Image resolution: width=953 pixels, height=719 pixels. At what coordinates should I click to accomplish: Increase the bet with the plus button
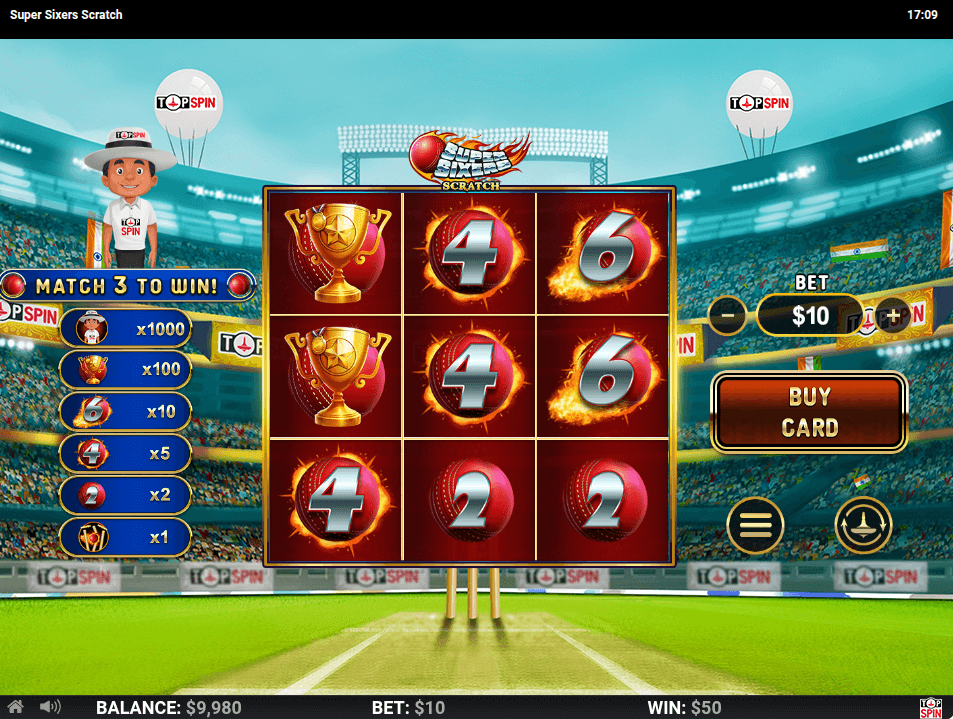(892, 316)
